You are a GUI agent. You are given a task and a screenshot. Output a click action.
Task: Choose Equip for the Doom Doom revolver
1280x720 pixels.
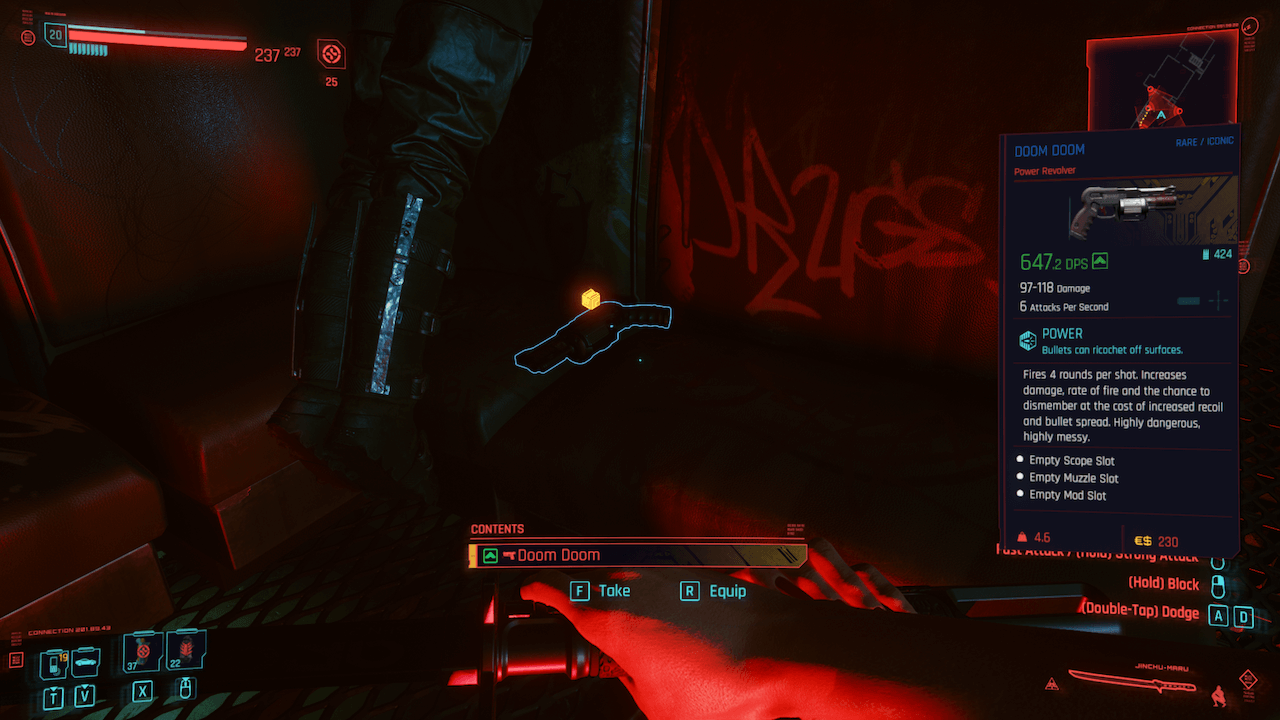pyautogui.click(x=714, y=591)
